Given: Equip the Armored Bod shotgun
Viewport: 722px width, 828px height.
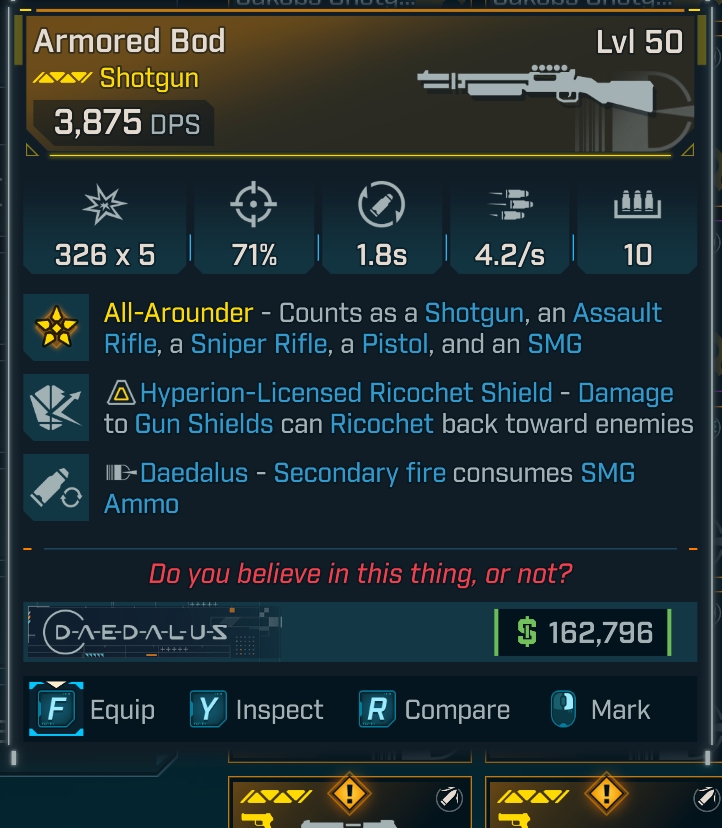Looking at the screenshot, I should pyautogui.click(x=96, y=710).
